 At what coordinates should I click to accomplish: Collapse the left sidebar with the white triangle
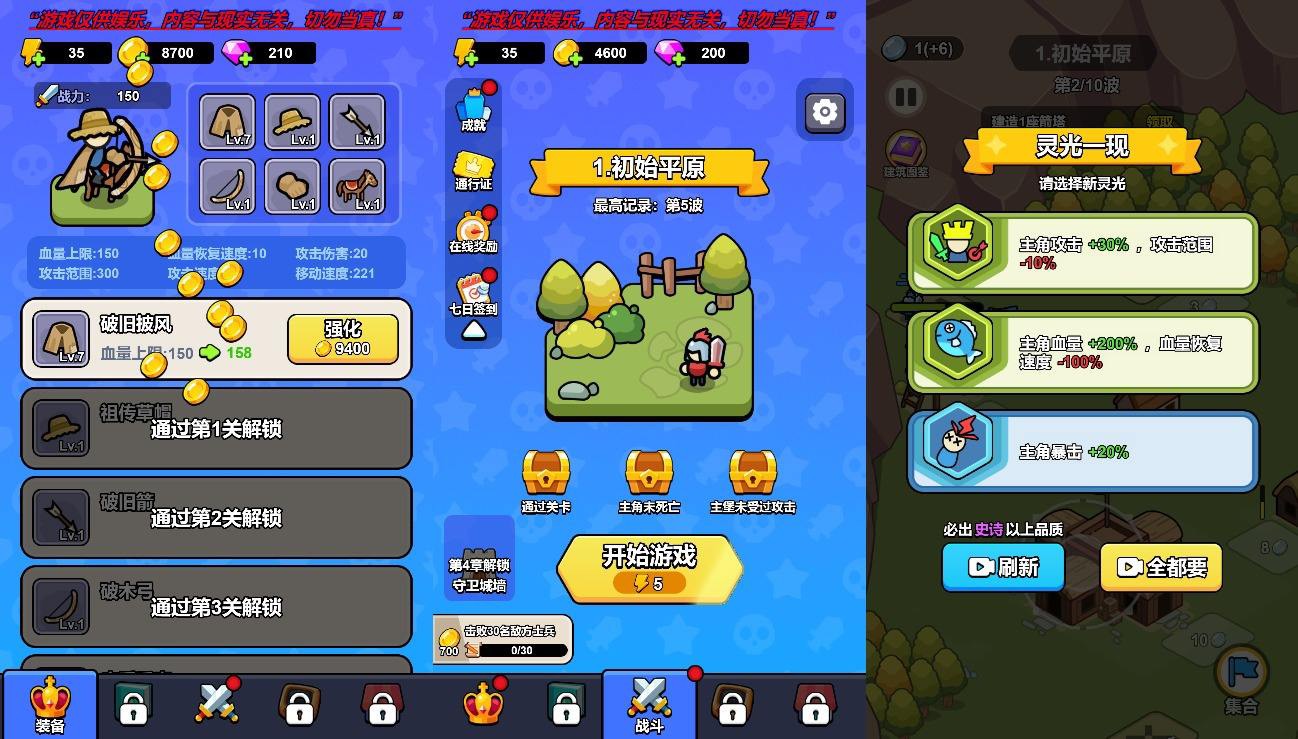[x=472, y=332]
